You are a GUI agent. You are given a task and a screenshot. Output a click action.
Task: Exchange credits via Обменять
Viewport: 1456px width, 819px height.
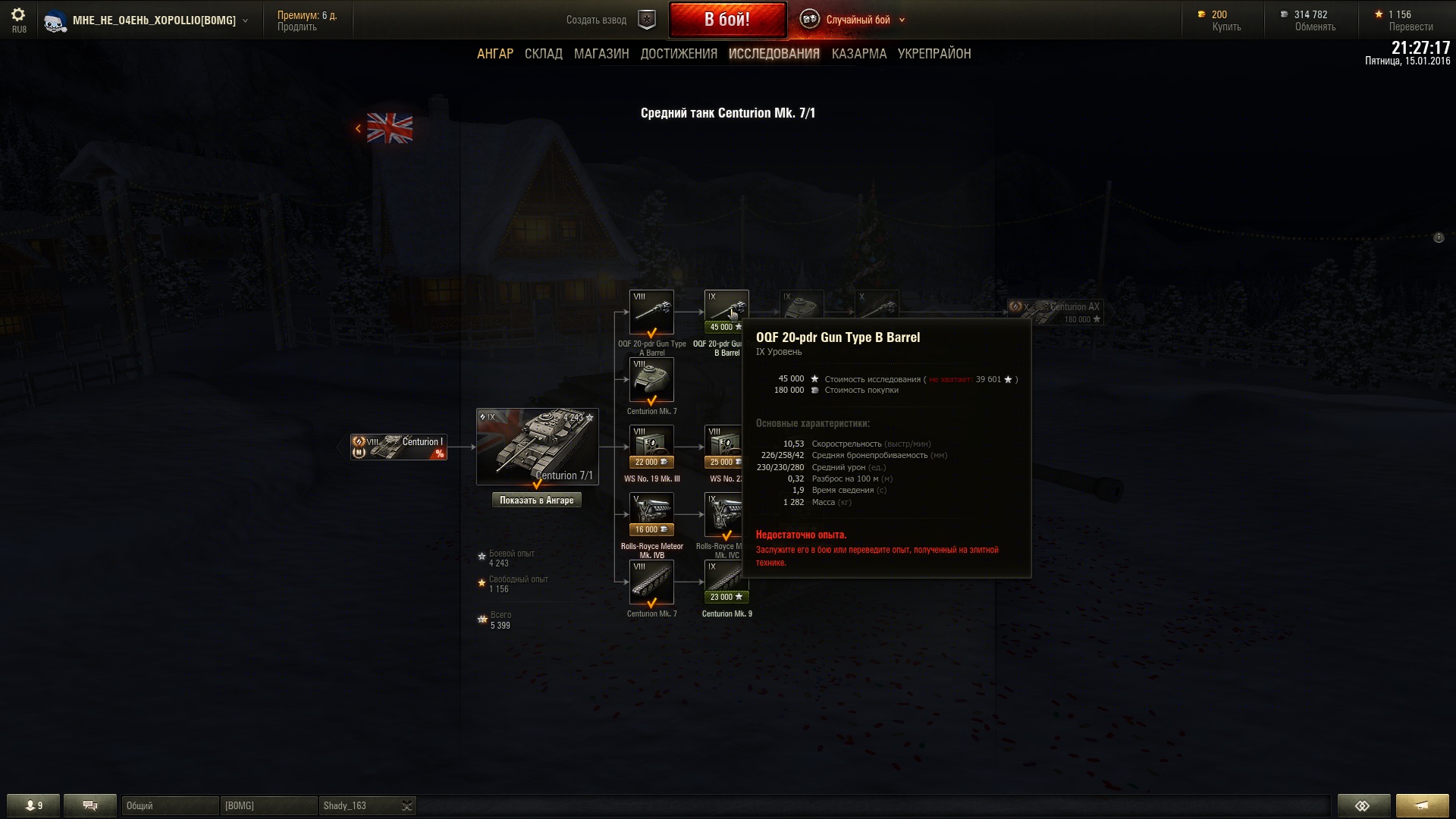(x=1314, y=27)
